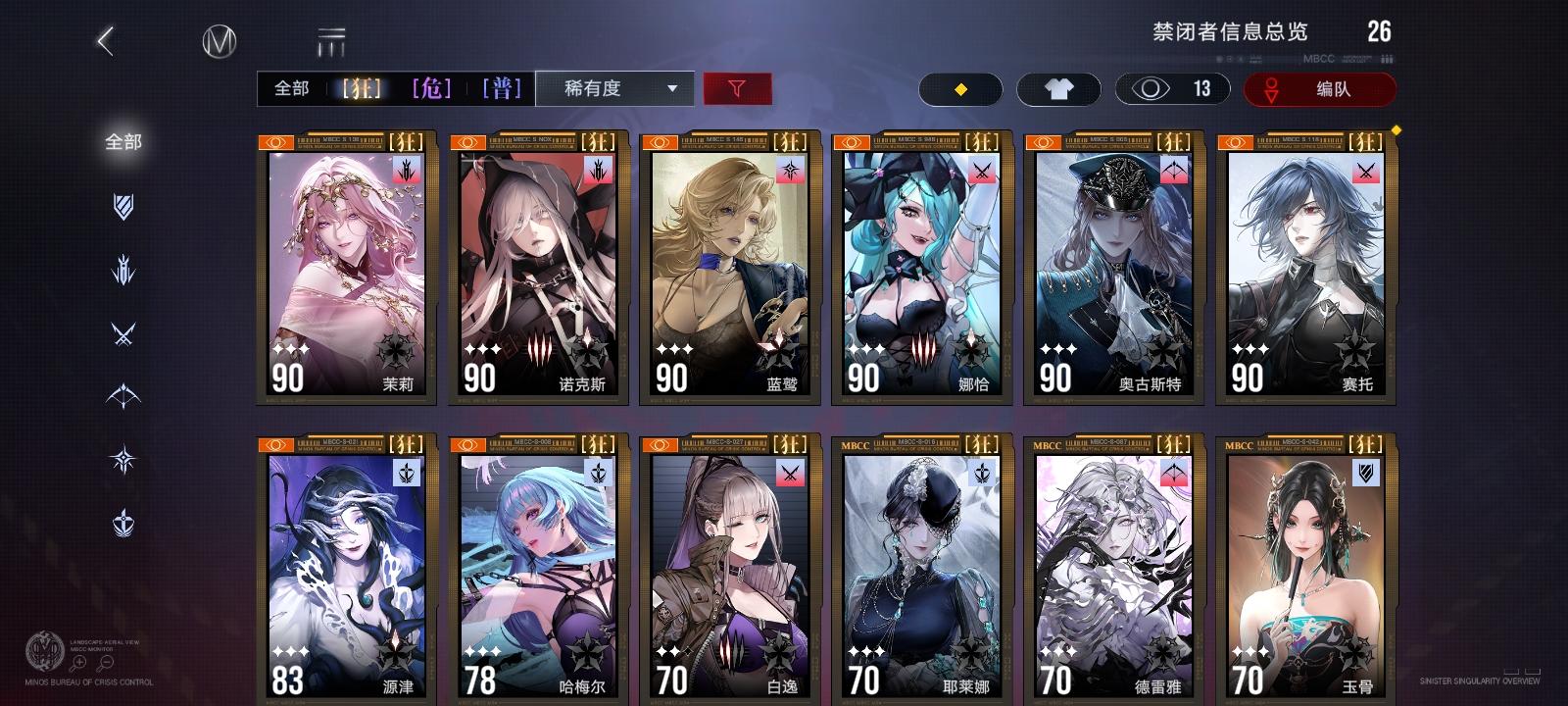Toggle the eye visibility counter showing 13
Screen dimensions: 1568x706
1172,89
